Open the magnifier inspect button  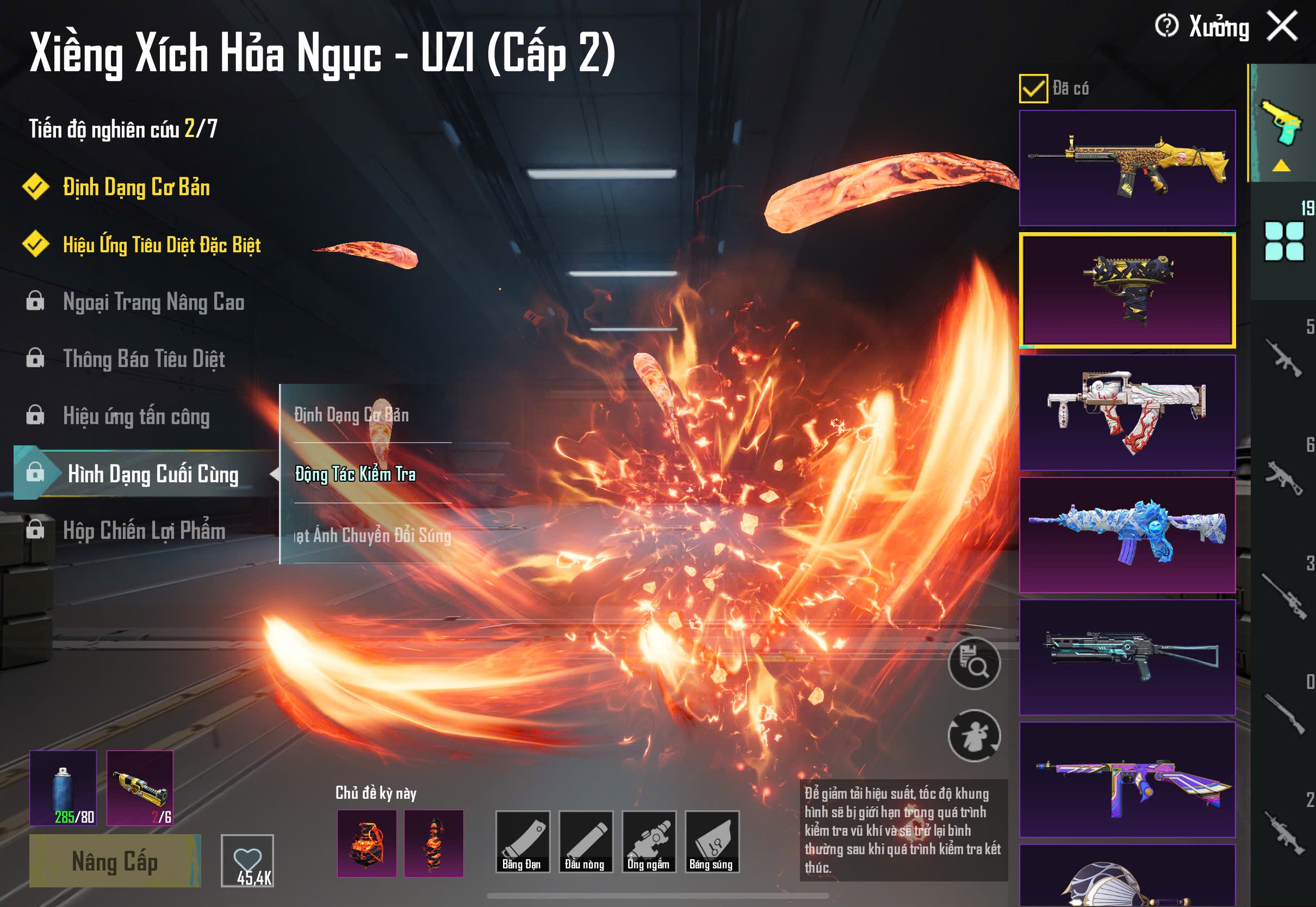(x=974, y=663)
